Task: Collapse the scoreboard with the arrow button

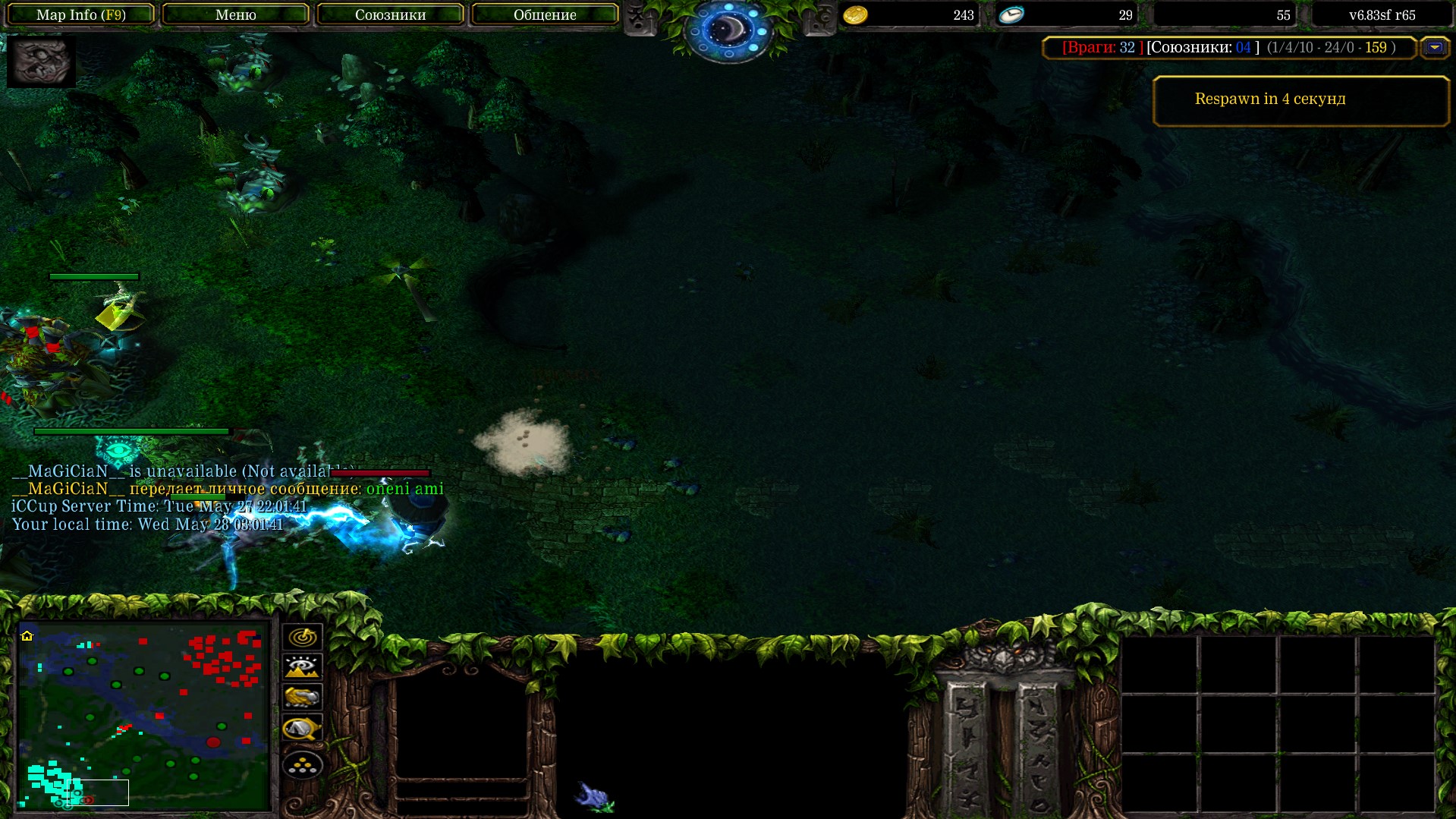Action: click(x=1434, y=47)
